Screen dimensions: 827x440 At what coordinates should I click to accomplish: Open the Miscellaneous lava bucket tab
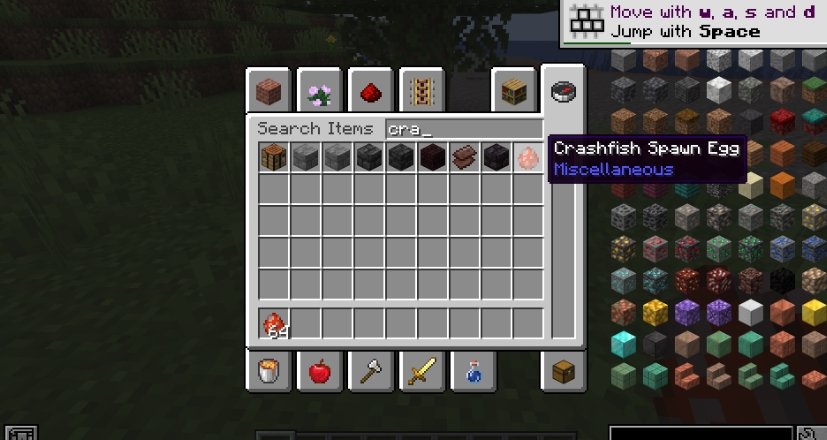(269, 372)
